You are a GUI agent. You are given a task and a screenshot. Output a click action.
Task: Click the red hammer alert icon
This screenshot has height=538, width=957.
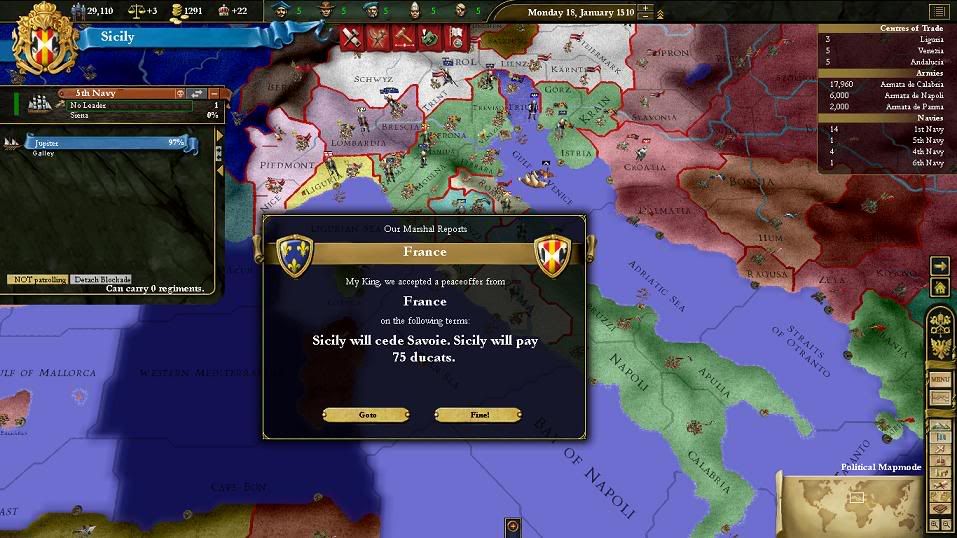tap(403, 38)
